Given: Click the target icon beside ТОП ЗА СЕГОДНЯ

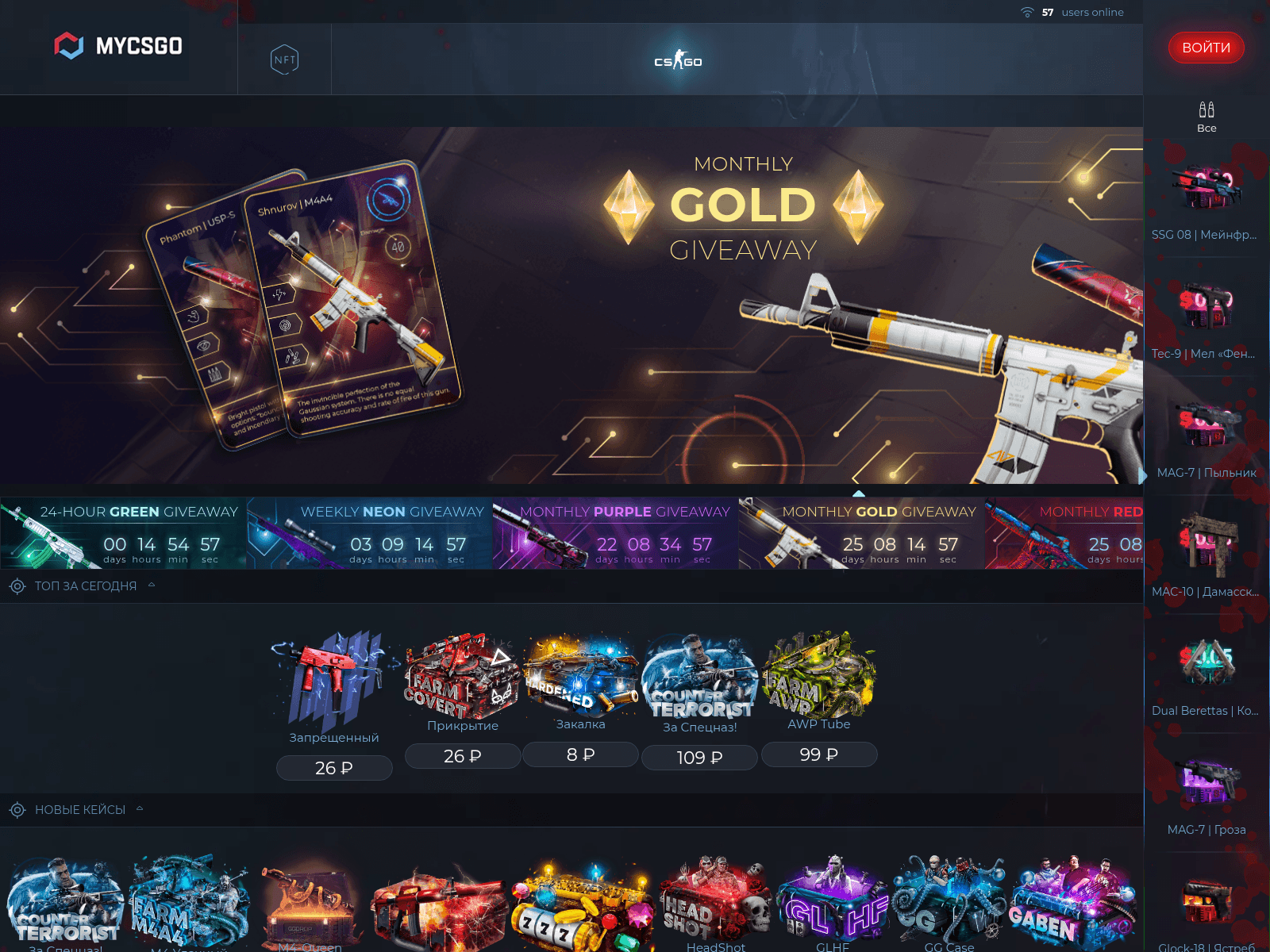Looking at the screenshot, I should click(15, 585).
